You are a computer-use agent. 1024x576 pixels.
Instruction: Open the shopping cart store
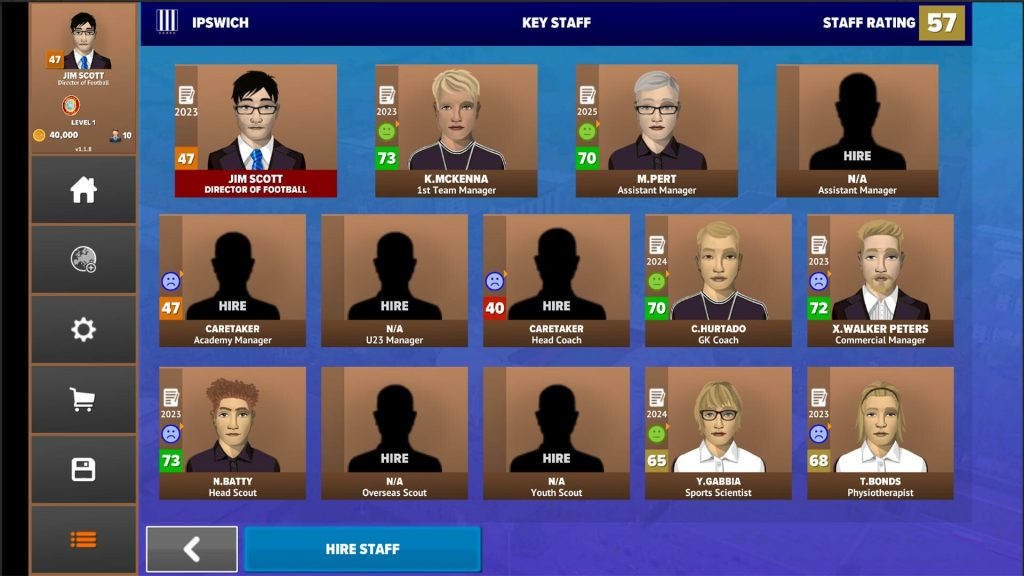click(x=83, y=400)
